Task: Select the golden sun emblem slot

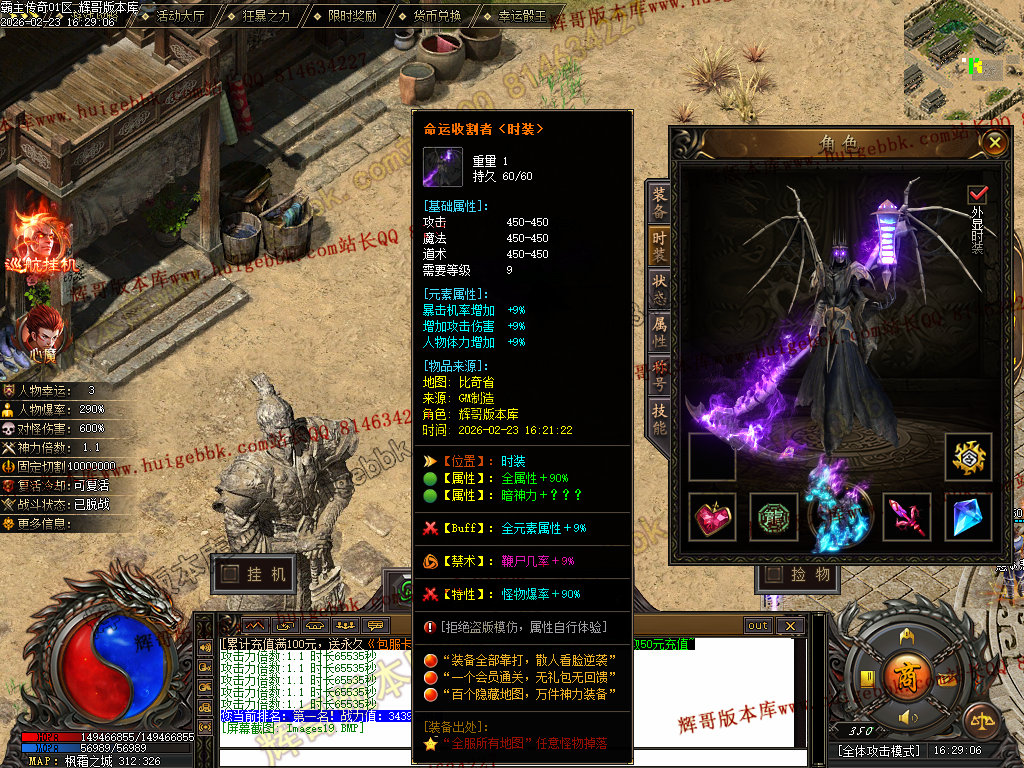Action: (x=968, y=457)
